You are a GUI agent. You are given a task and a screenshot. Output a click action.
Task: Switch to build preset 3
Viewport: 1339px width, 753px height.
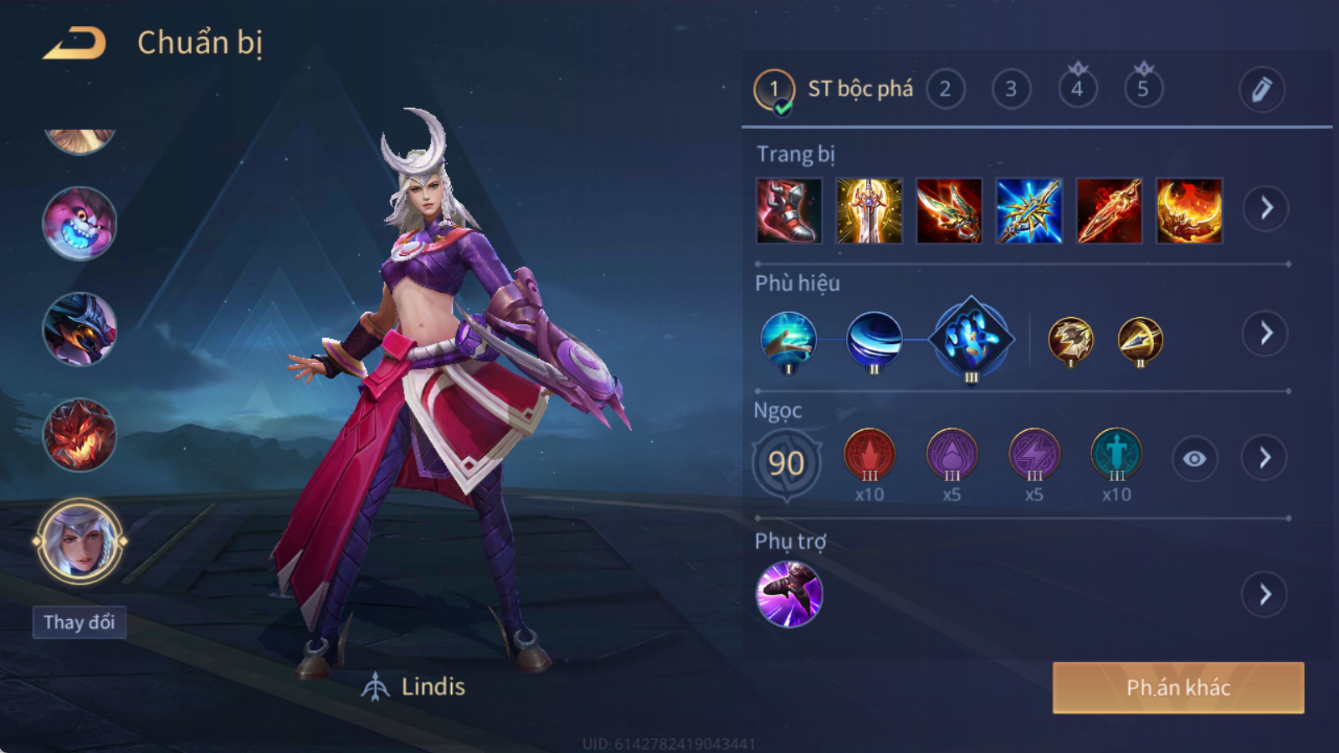pyautogui.click(x=1011, y=90)
